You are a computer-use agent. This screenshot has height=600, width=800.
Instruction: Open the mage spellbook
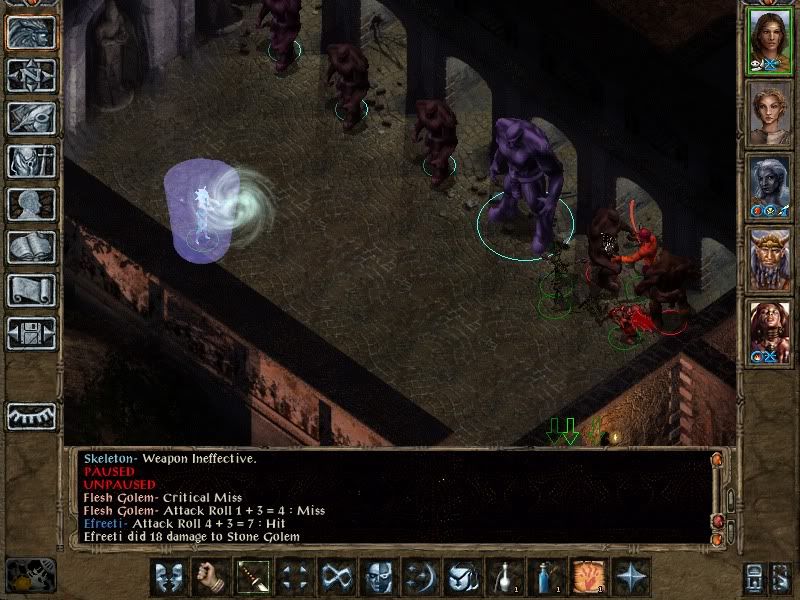(x=31, y=247)
